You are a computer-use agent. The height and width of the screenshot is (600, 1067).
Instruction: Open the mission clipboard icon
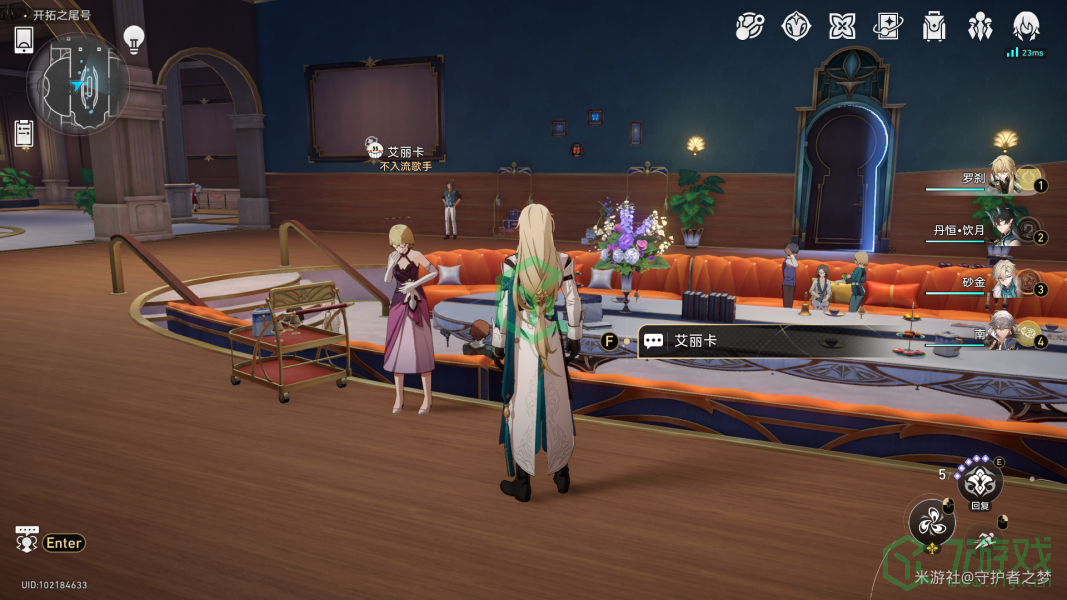click(x=25, y=133)
